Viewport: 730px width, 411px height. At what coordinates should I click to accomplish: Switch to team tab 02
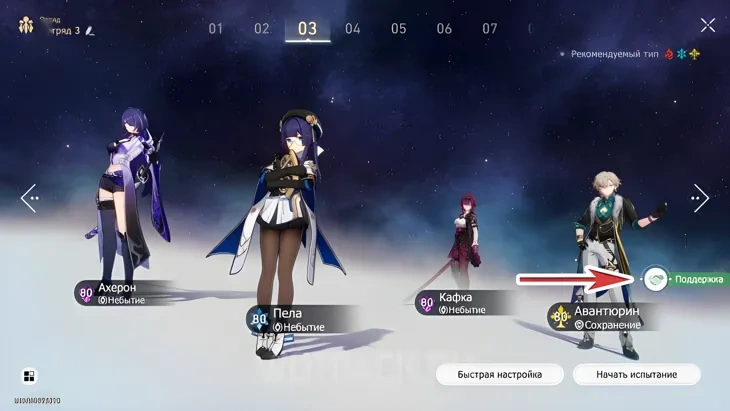pos(262,28)
